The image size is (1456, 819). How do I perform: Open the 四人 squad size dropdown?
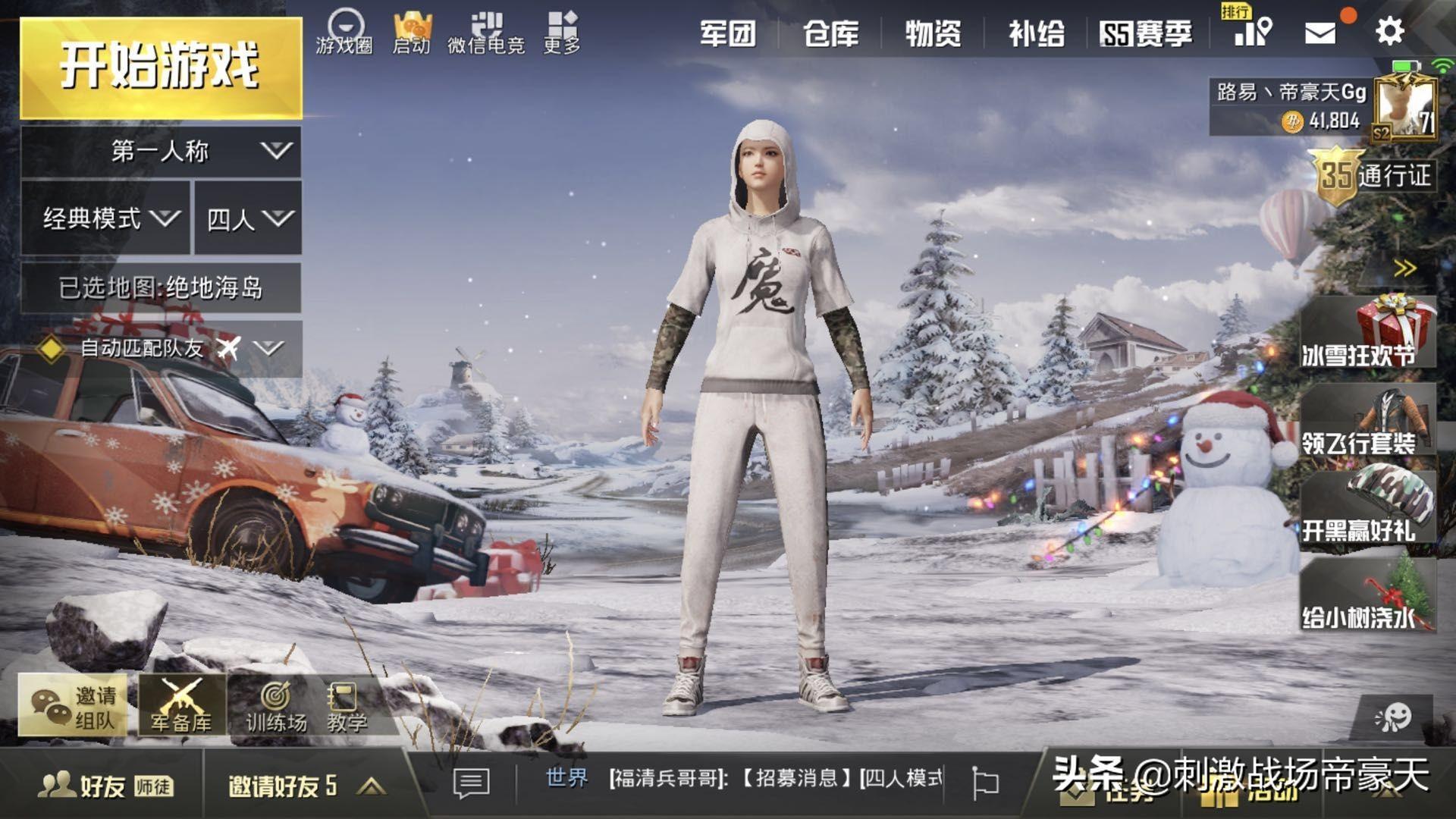[x=248, y=218]
